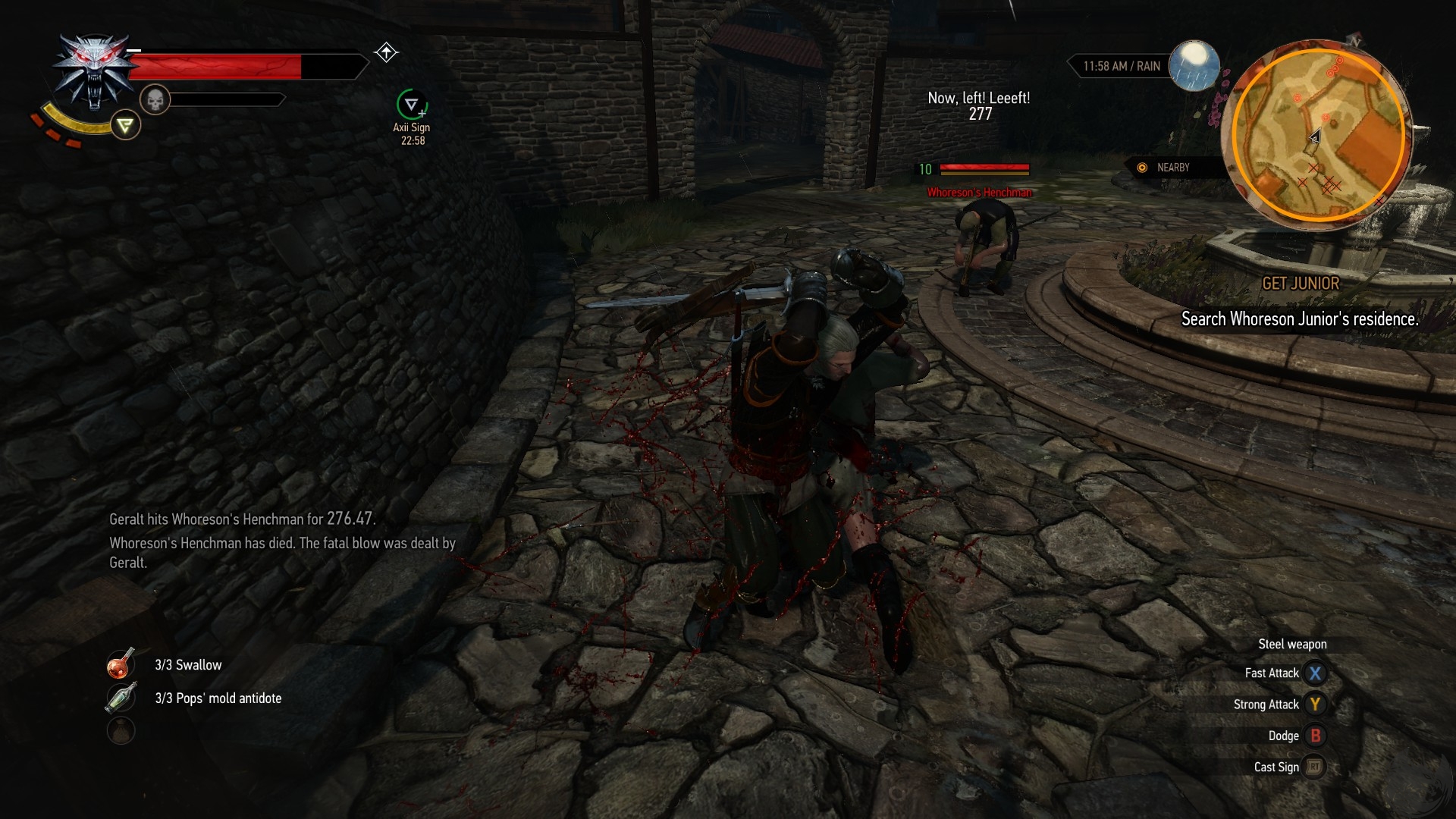
Task: Select the active sign icon by the stamina arc
Action: click(x=126, y=125)
